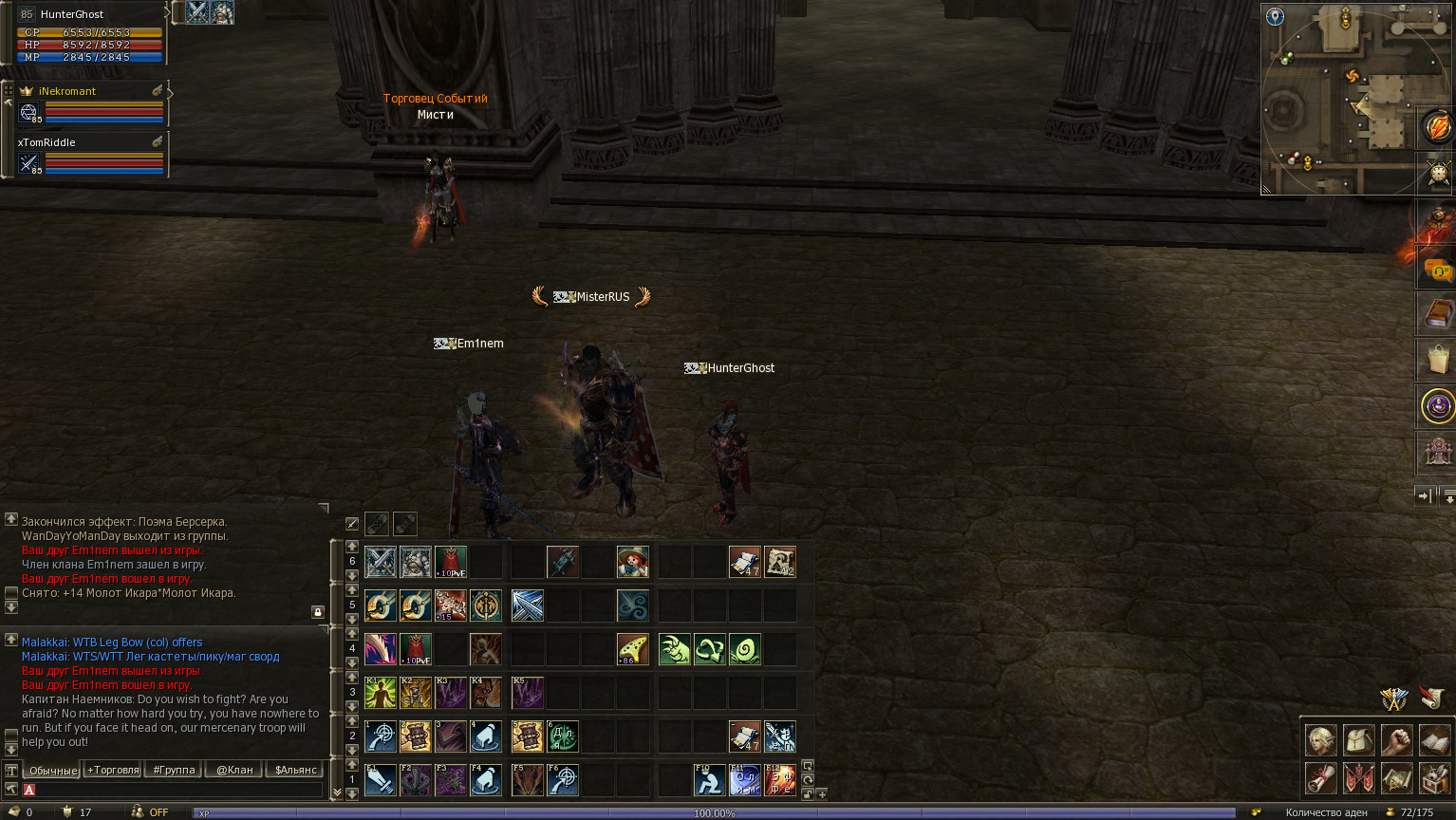1456x820 pixels.
Task: Open the world map menu icon
Action: coord(1396,778)
